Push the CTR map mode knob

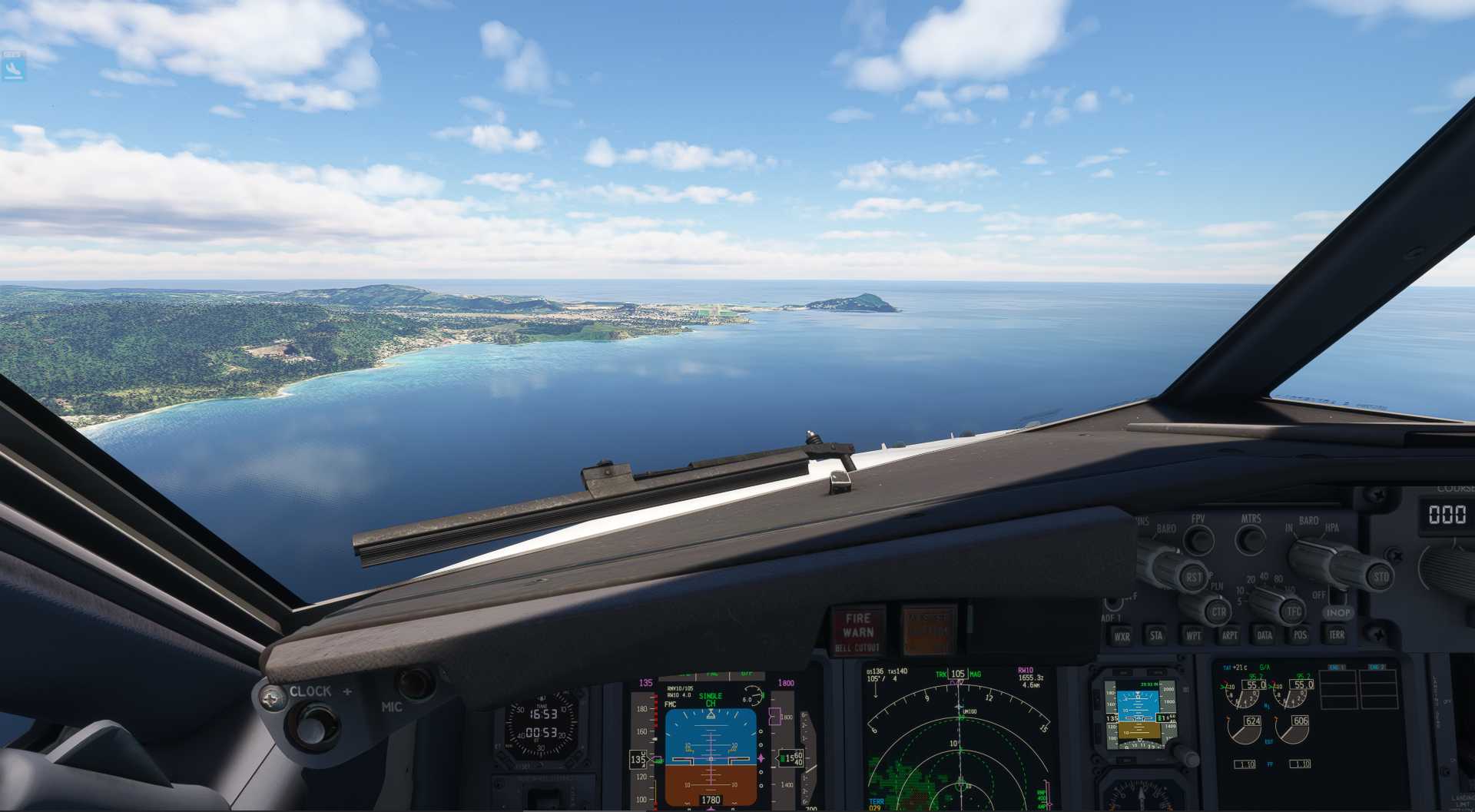pyautogui.click(x=1218, y=612)
